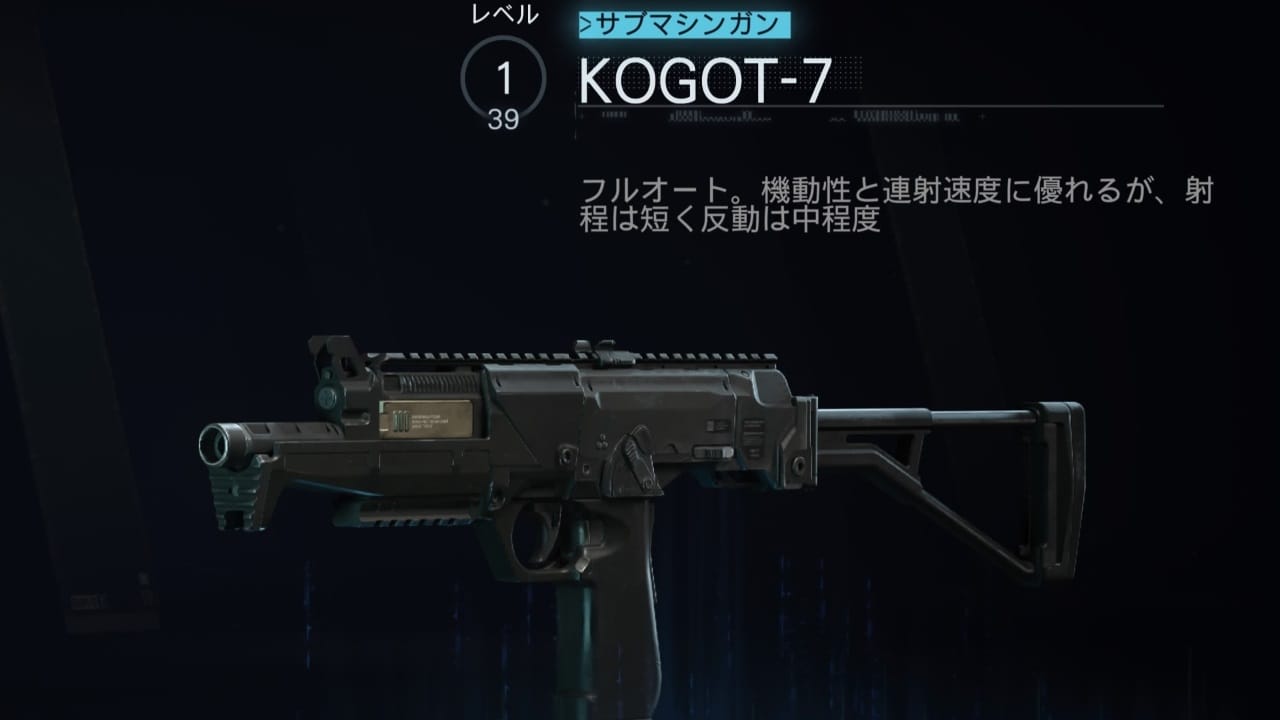The width and height of the screenshot is (1280, 720).
Task: Select the front iron sight on the weapon
Action: (330, 350)
